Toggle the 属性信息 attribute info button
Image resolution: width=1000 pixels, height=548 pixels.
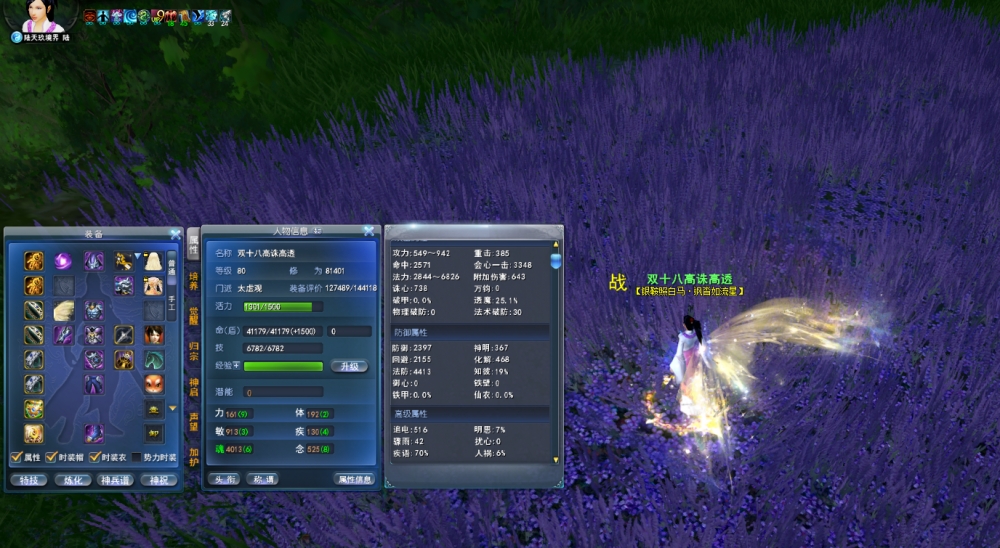[x=354, y=480]
